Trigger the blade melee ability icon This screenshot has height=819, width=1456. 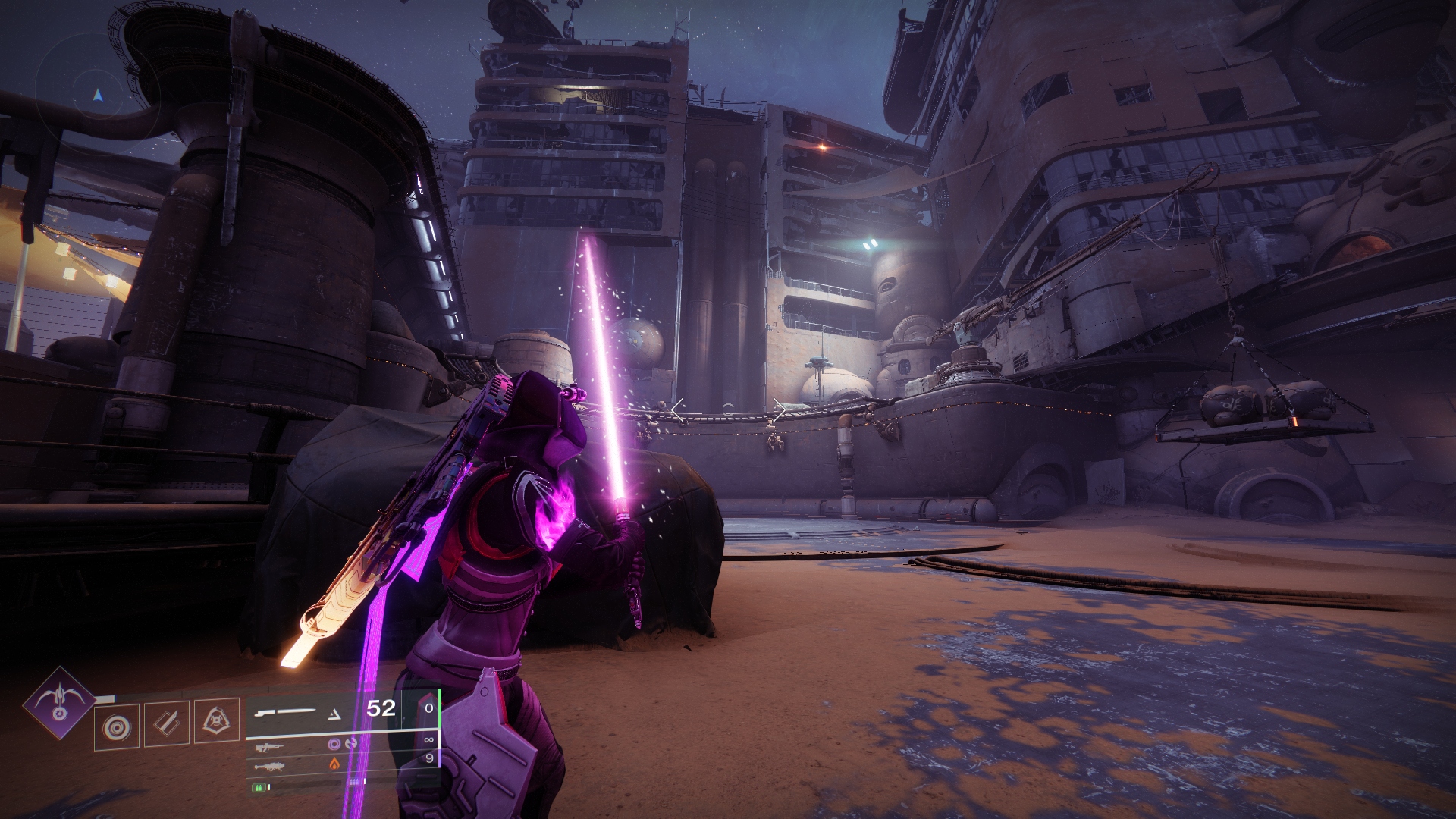click(167, 723)
